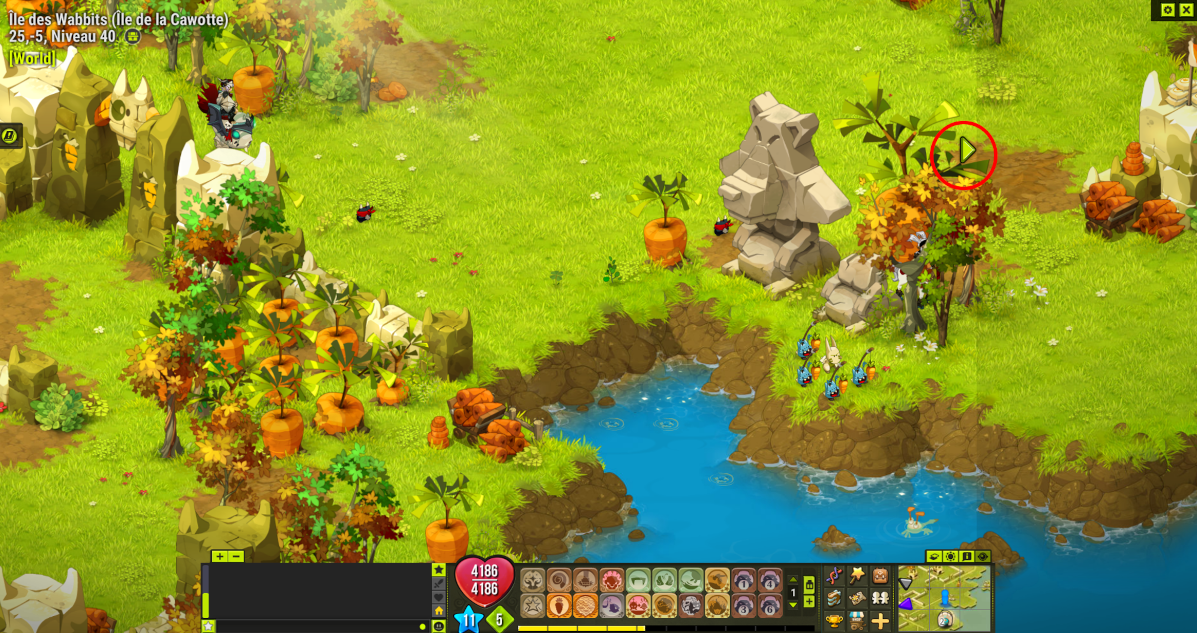This screenshot has width=1197, height=633.
Task: Open the achievements trophy icon
Action: point(834,621)
